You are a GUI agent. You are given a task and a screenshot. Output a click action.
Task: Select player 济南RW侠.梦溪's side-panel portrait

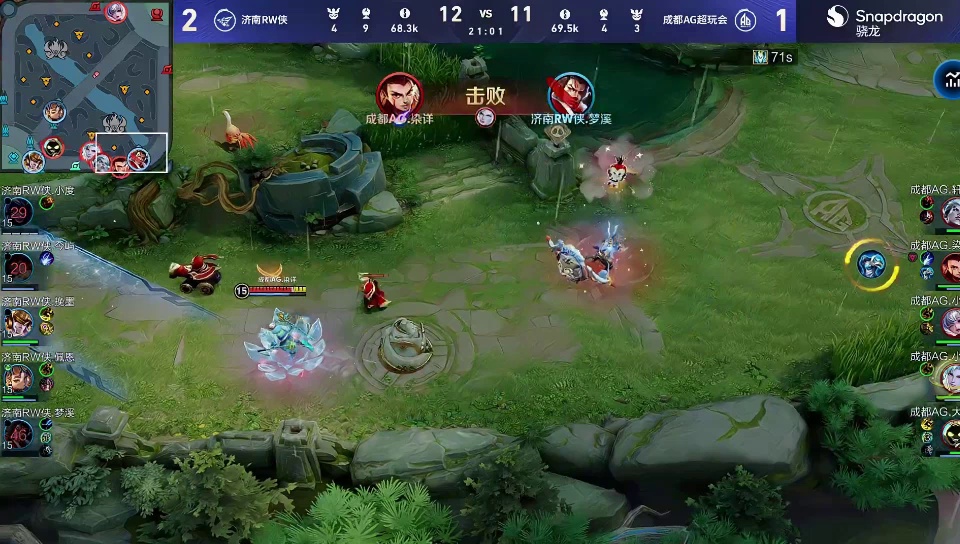coord(19,433)
